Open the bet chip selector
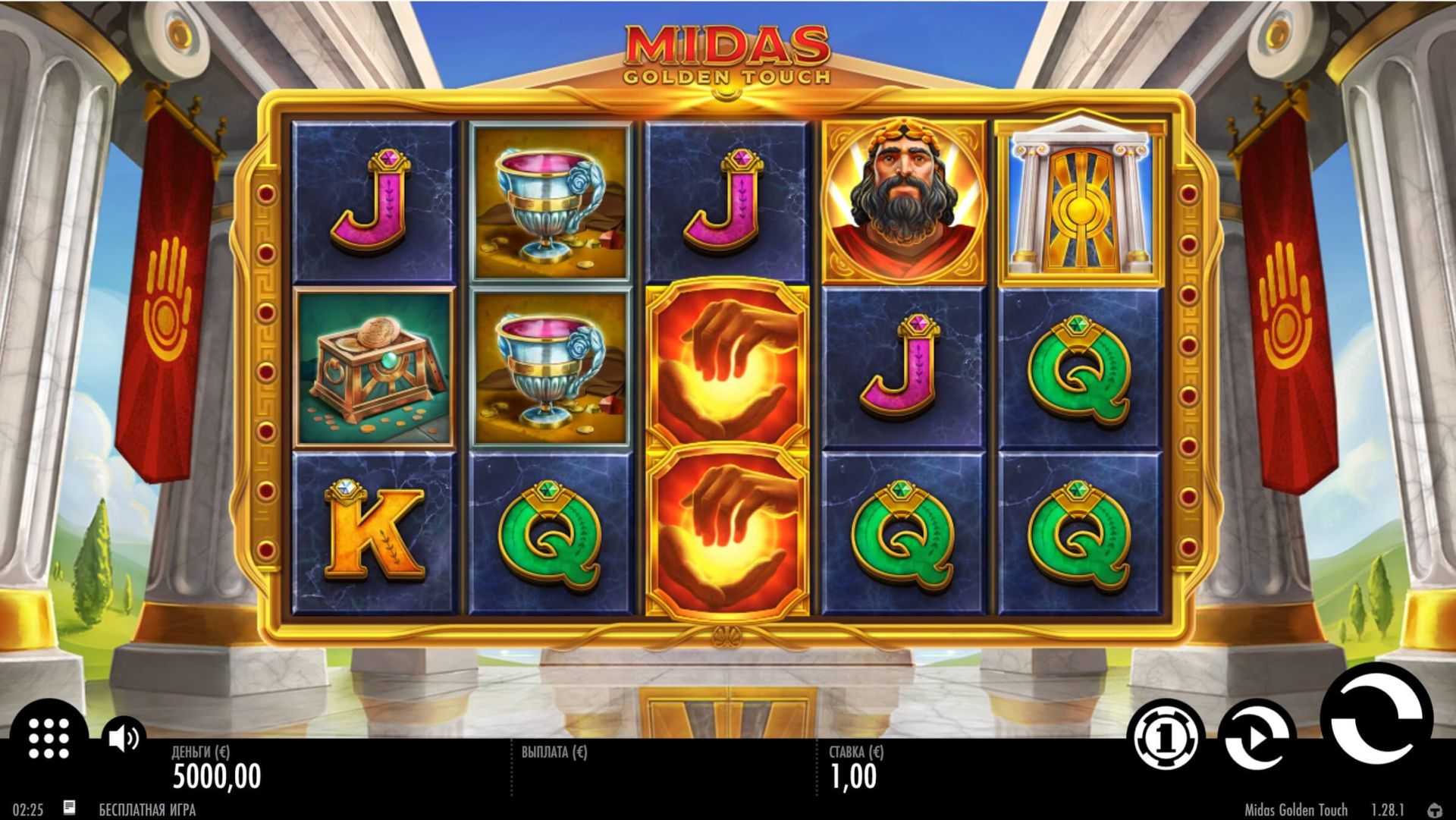Viewport: 1456px width, 820px height. pyautogui.click(x=1166, y=736)
